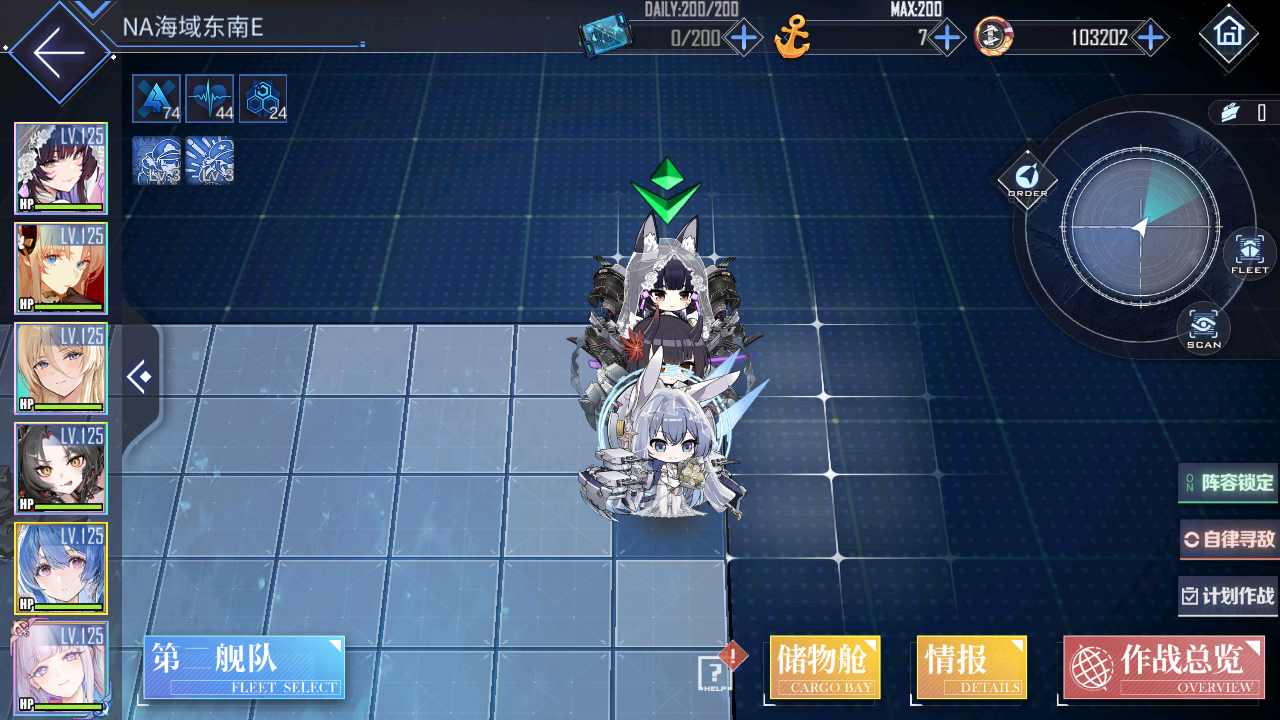The width and height of the screenshot is (1280, 720).
Task: Add more anchor tokens with the plus
Action: point(946,39)
